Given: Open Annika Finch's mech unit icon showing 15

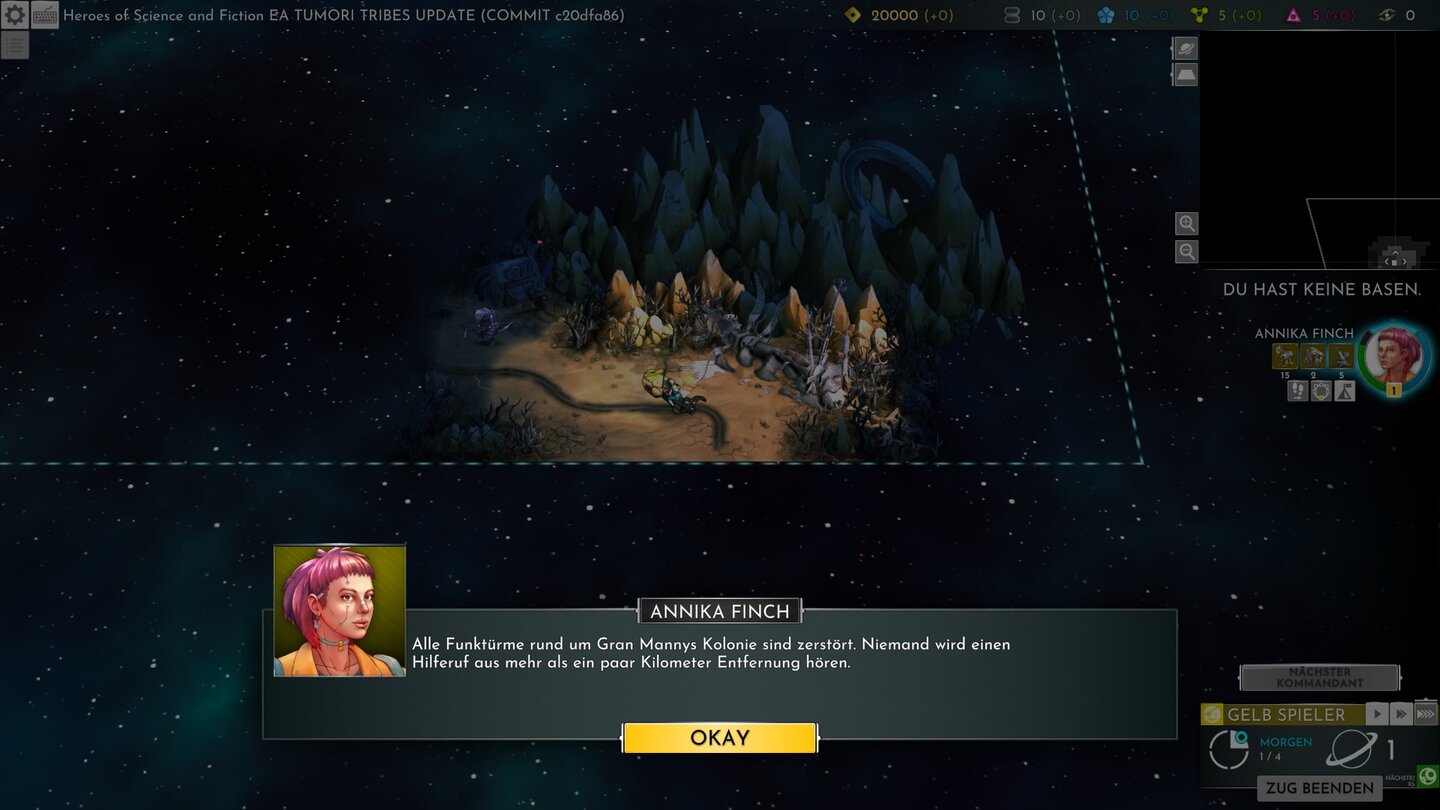Looking at the screenshot, I should point(1285,356).
